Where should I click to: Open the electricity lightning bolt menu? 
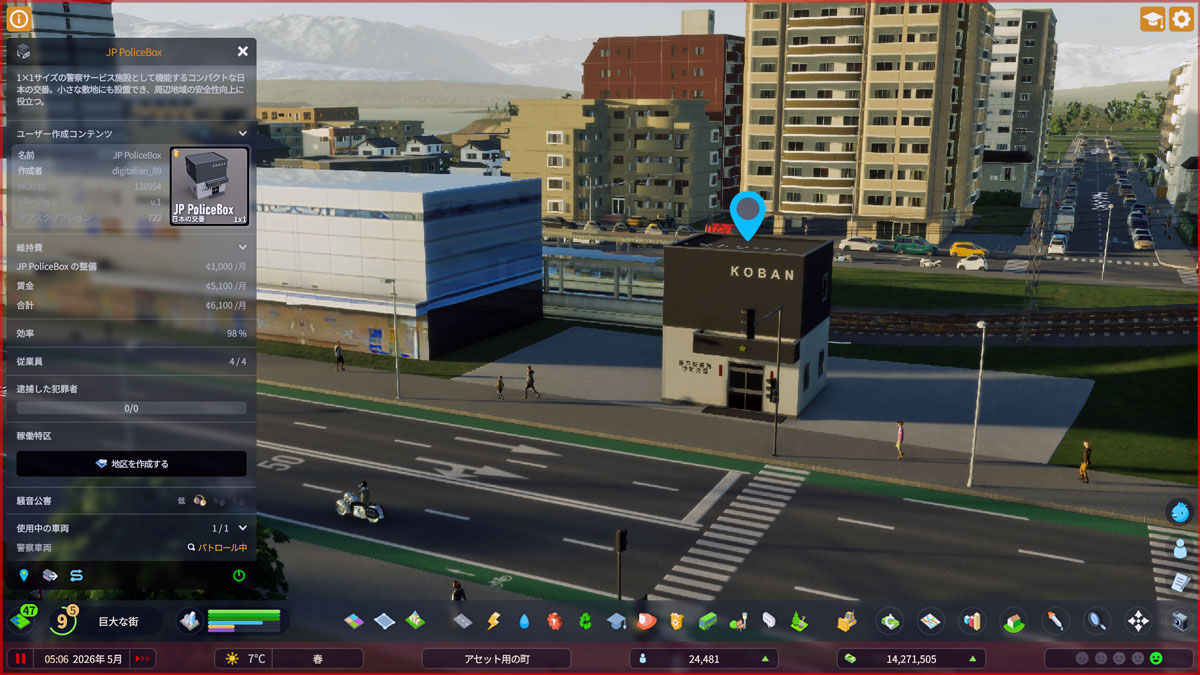point(493,621)
